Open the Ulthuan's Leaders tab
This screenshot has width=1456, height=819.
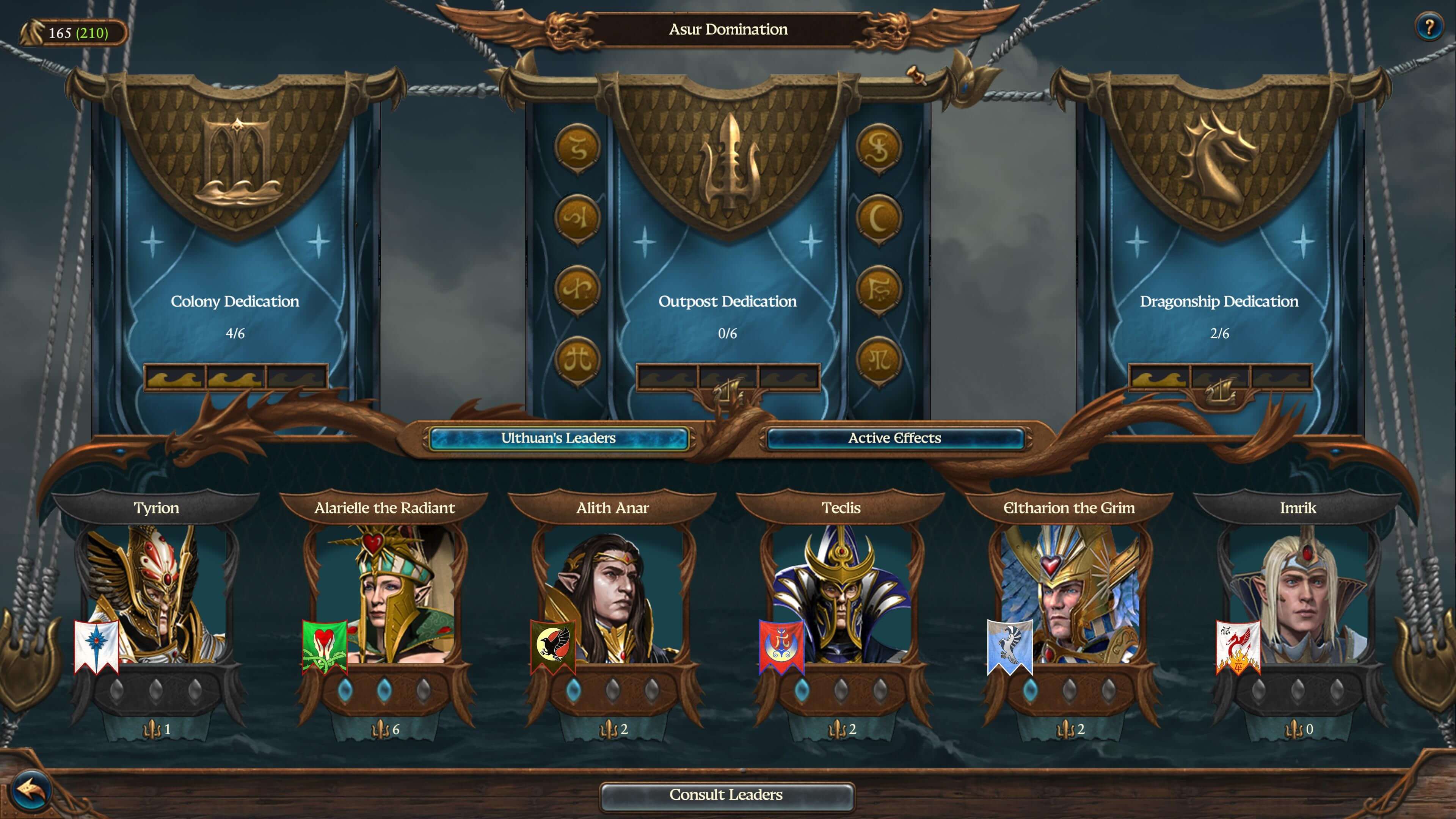[559, 438]
